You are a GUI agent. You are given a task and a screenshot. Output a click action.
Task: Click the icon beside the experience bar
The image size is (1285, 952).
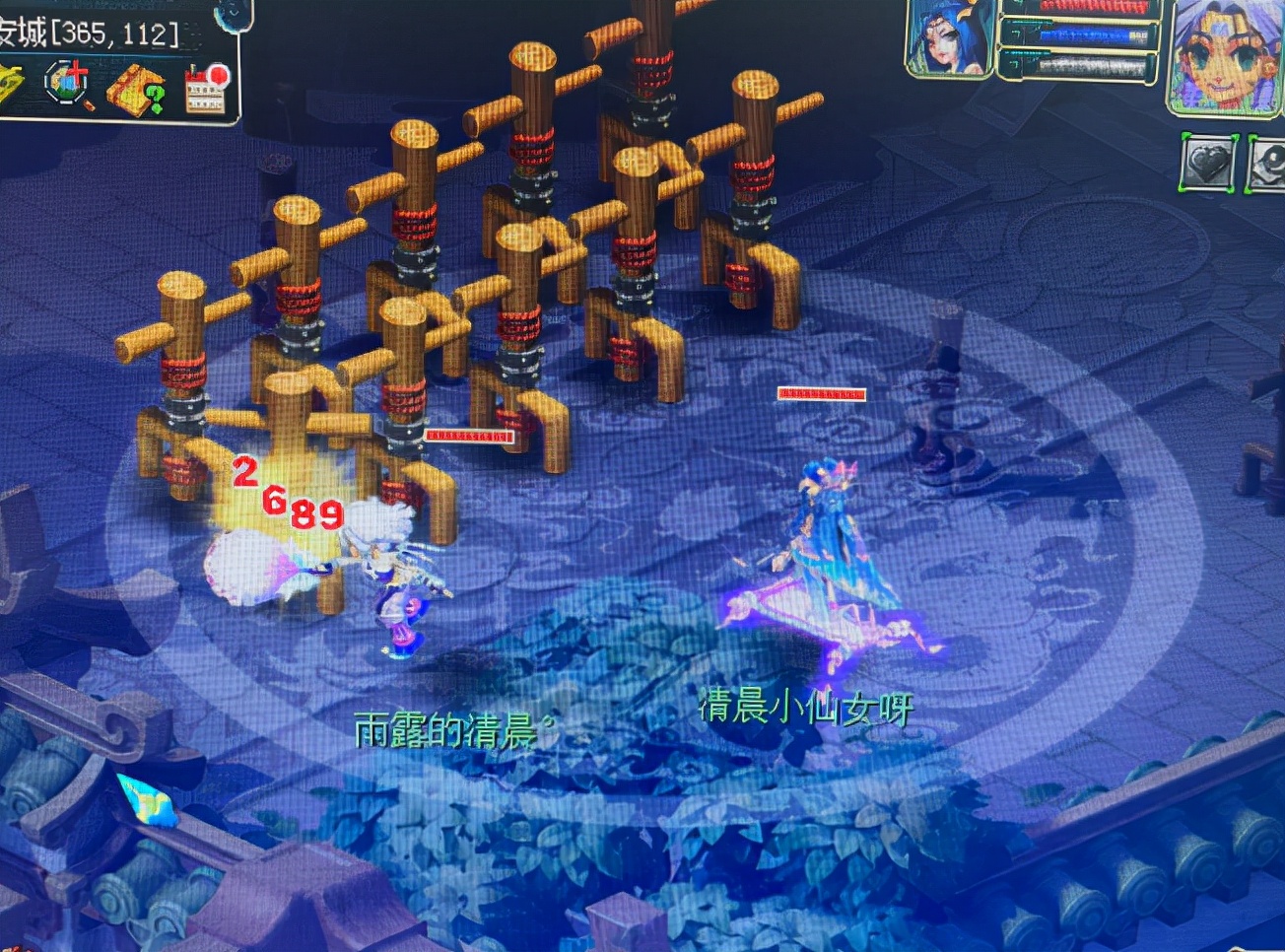click(1015, 61)
